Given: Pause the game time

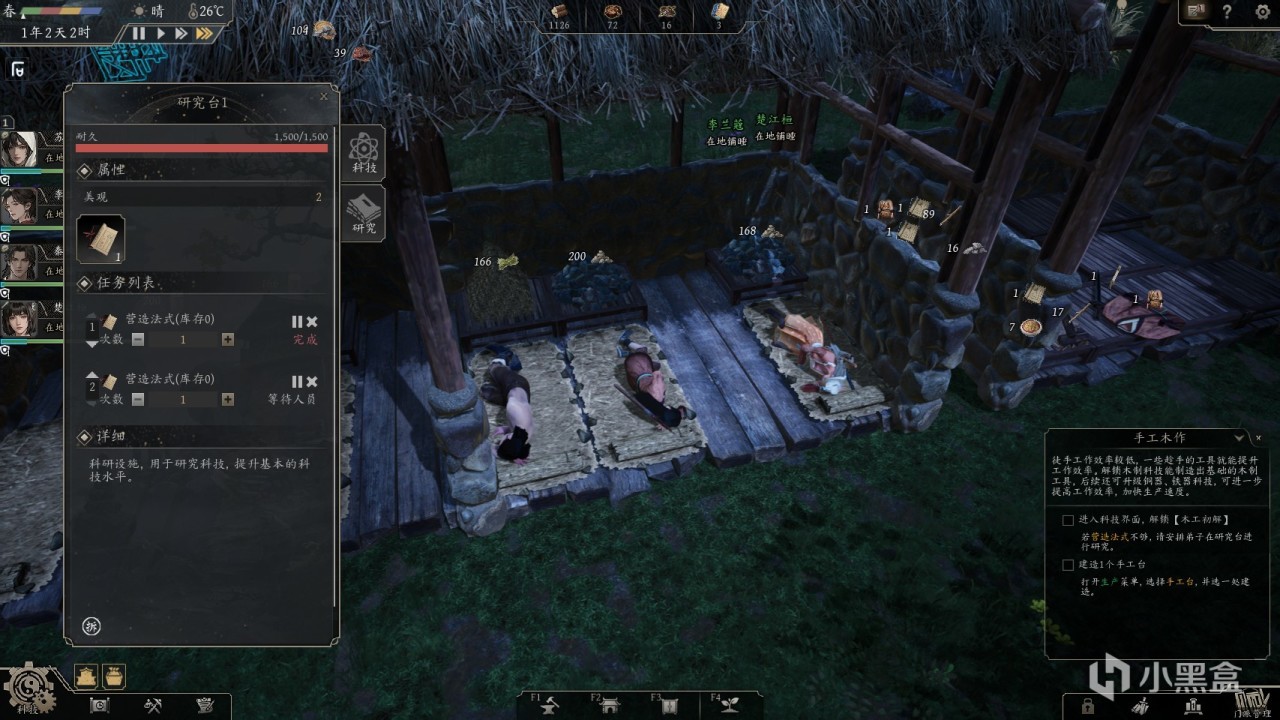Looking at the screenshot, I should [139, 33].
